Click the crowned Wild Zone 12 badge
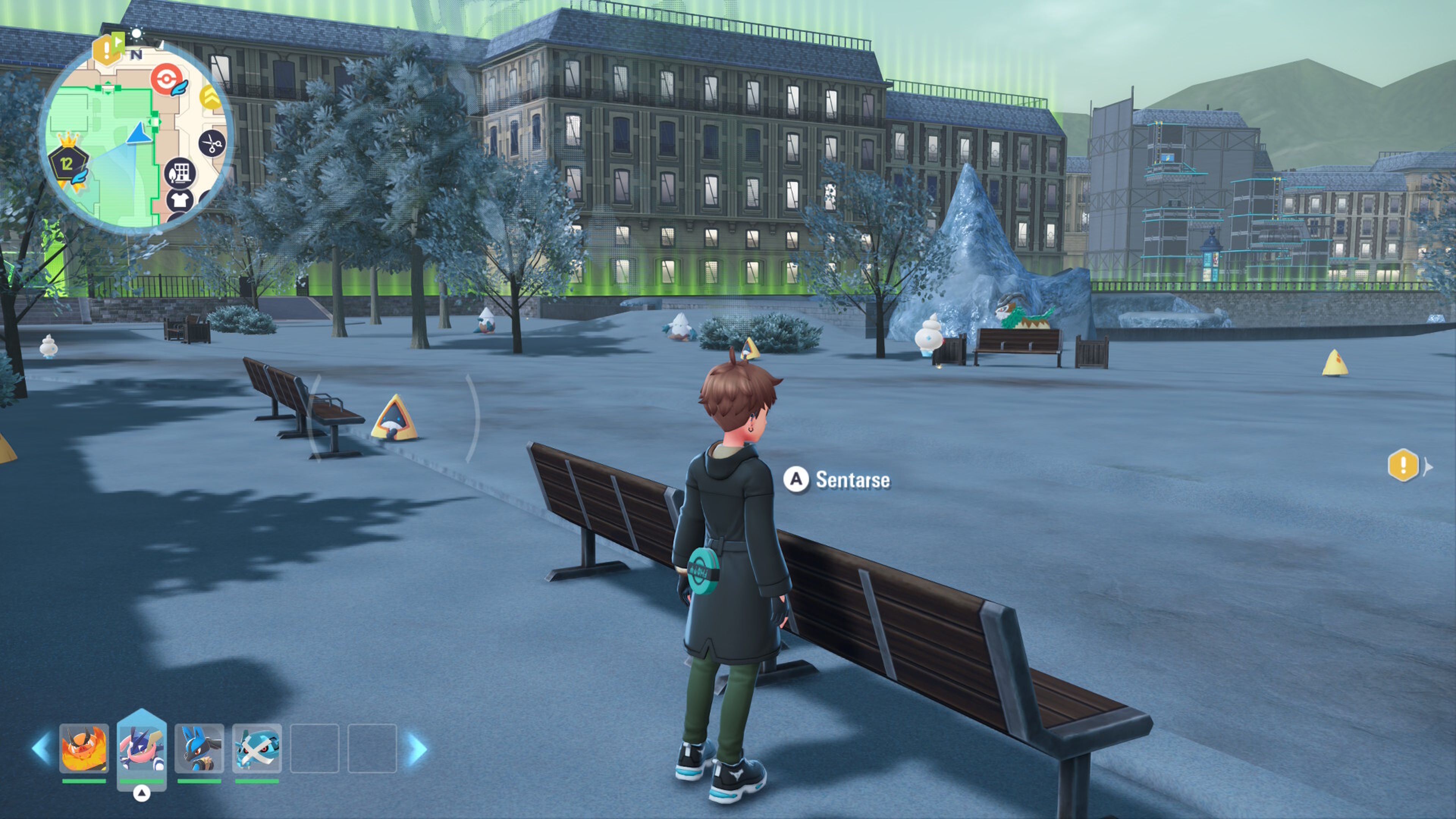Image resolution: width=1456 pixels, height=819 pixels. (68, 163)
